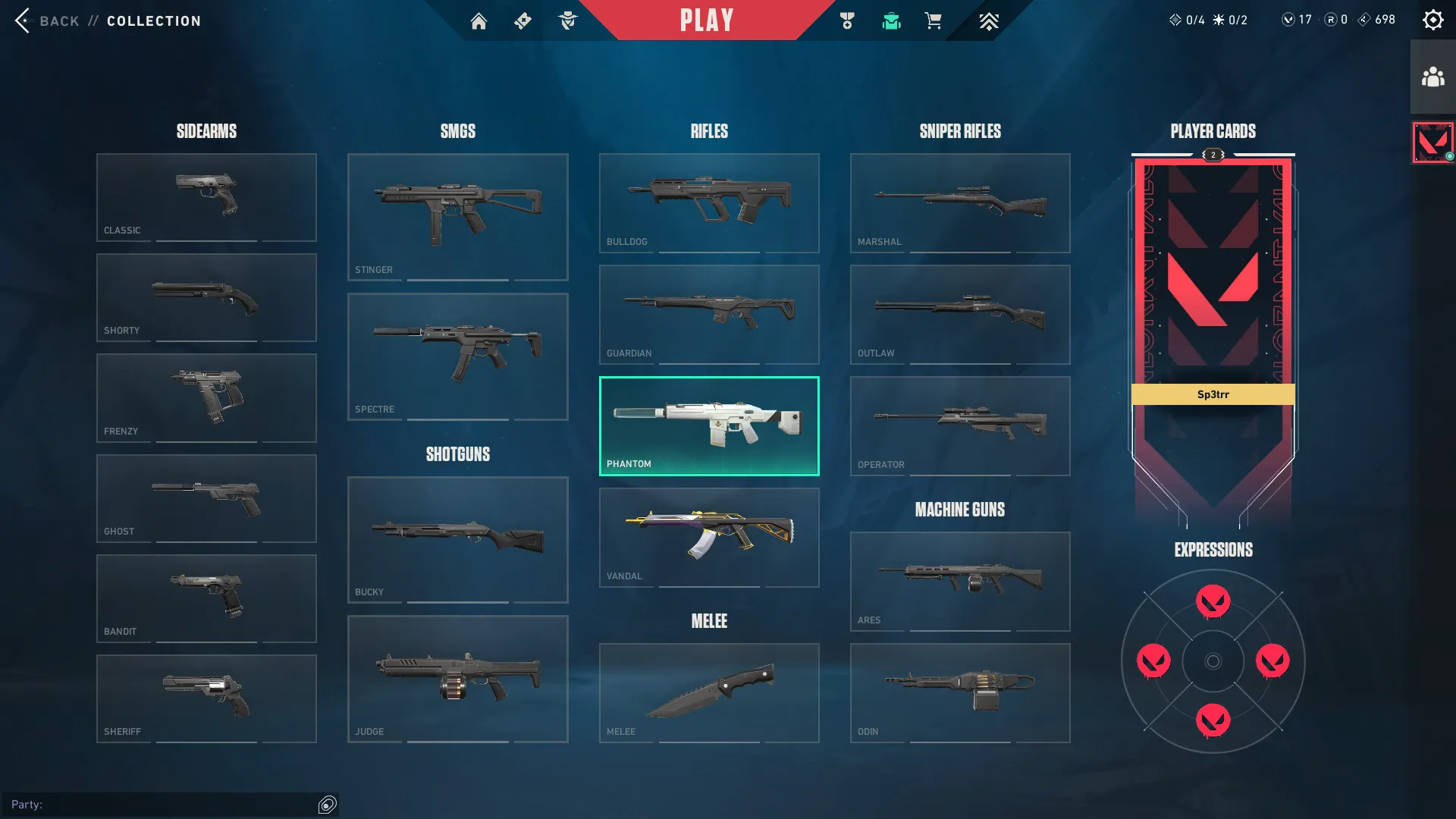Open the Career section via the trophy icon
1456x819 pixels.
tap(848, 20)
